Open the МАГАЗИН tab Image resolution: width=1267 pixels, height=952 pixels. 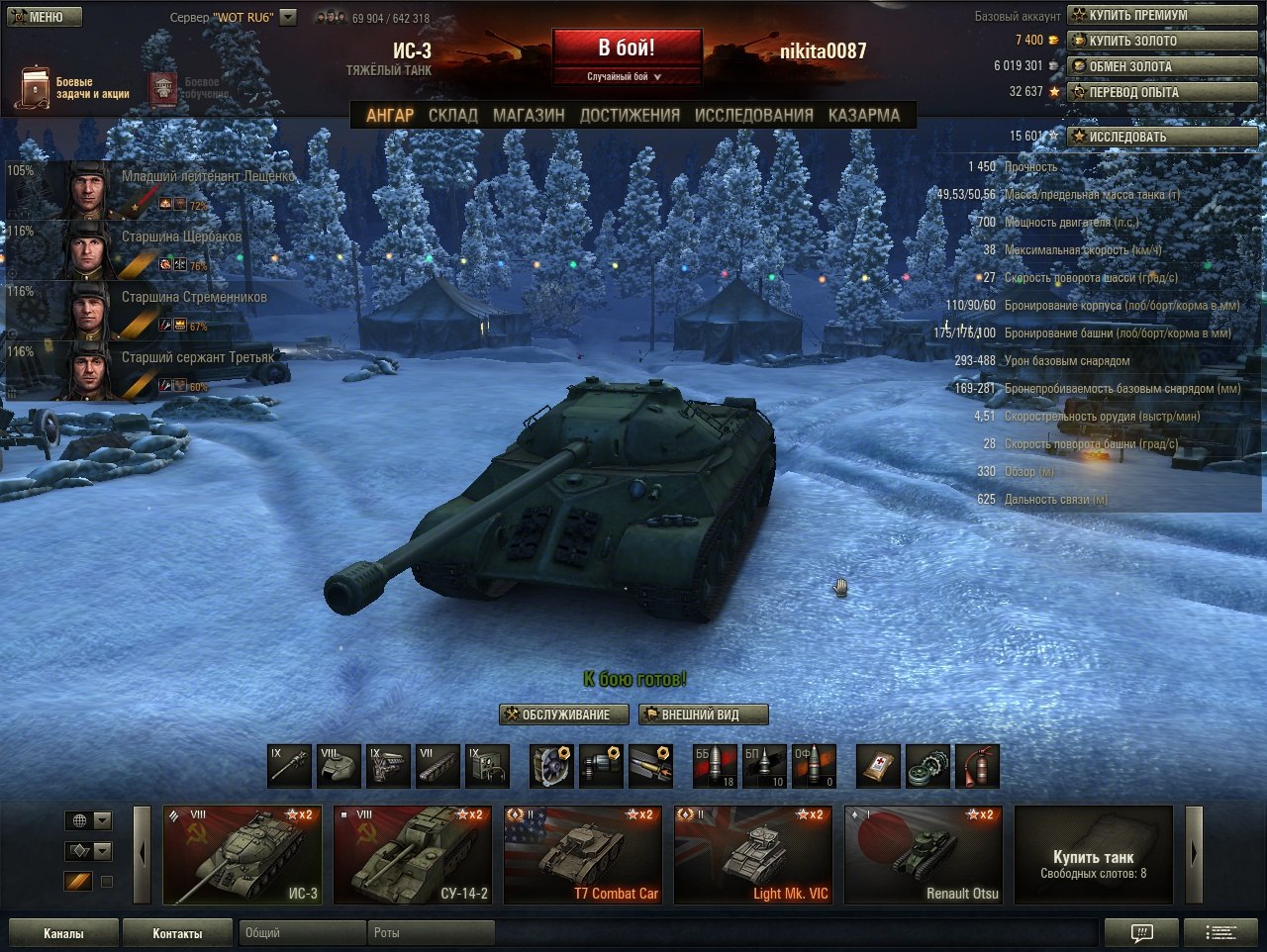coord(529,115)
